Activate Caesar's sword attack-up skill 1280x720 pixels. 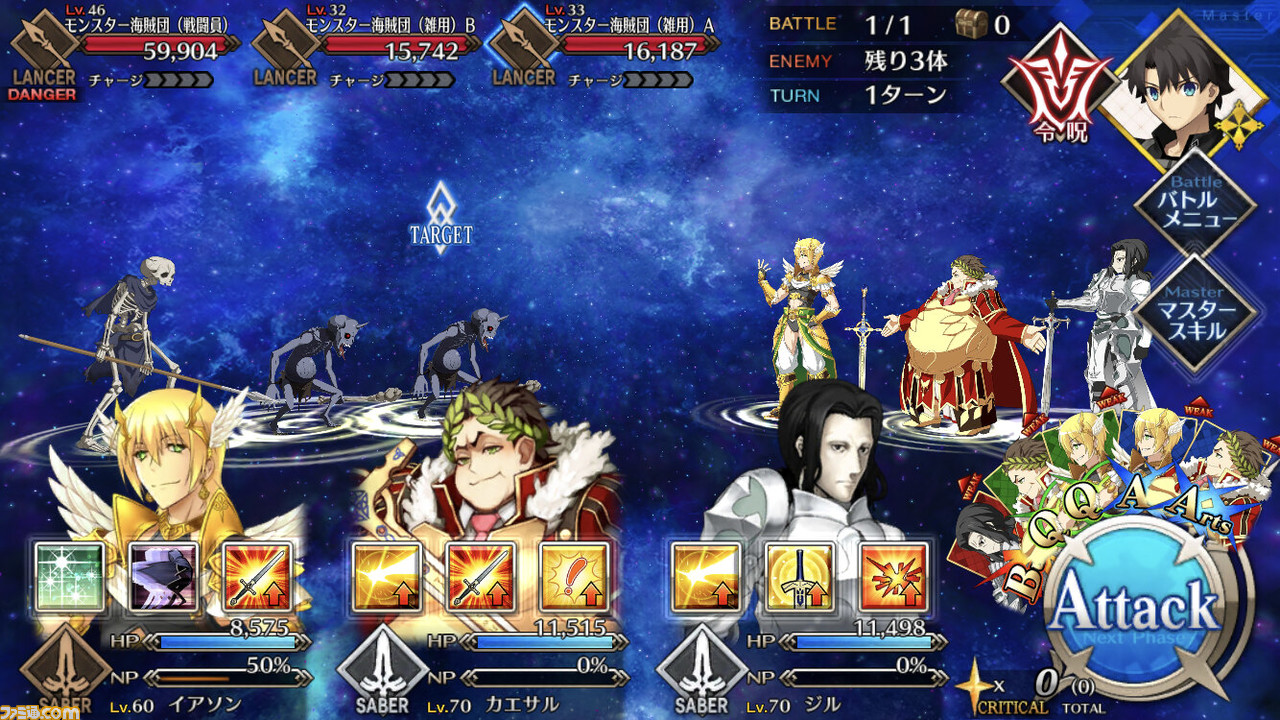coord(481,577)
